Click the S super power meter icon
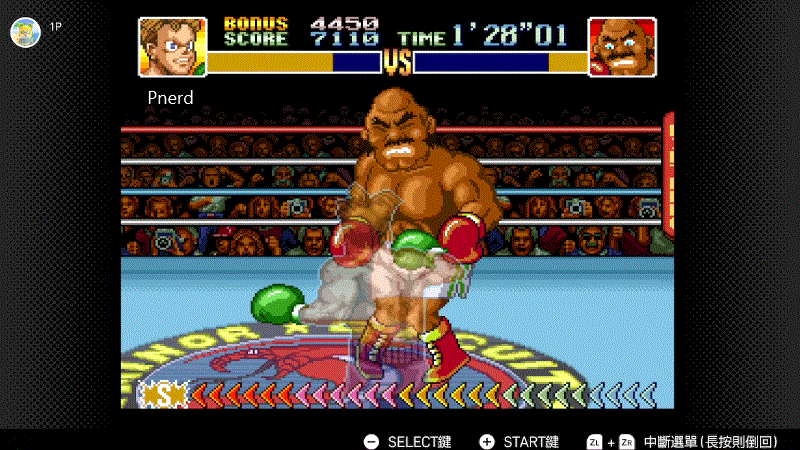 [163, 396]
